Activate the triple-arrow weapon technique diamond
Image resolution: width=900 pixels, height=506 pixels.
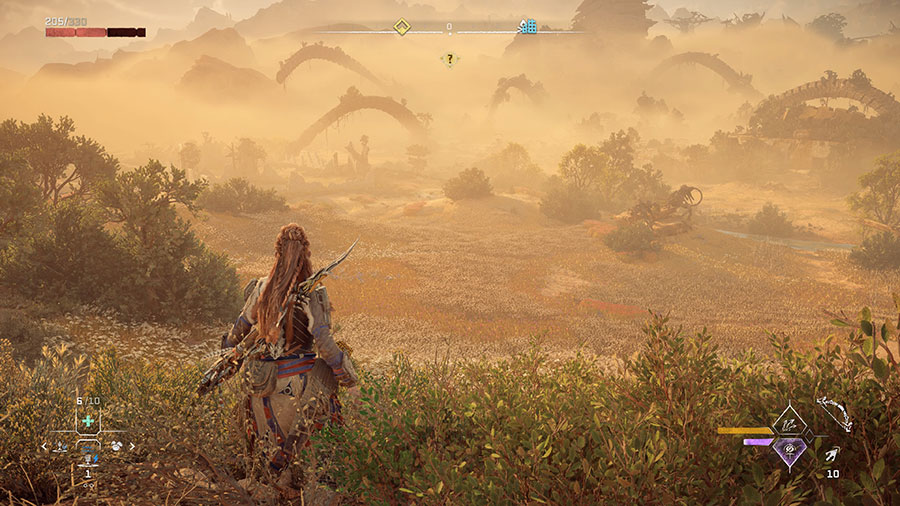(x=790, y=424)
